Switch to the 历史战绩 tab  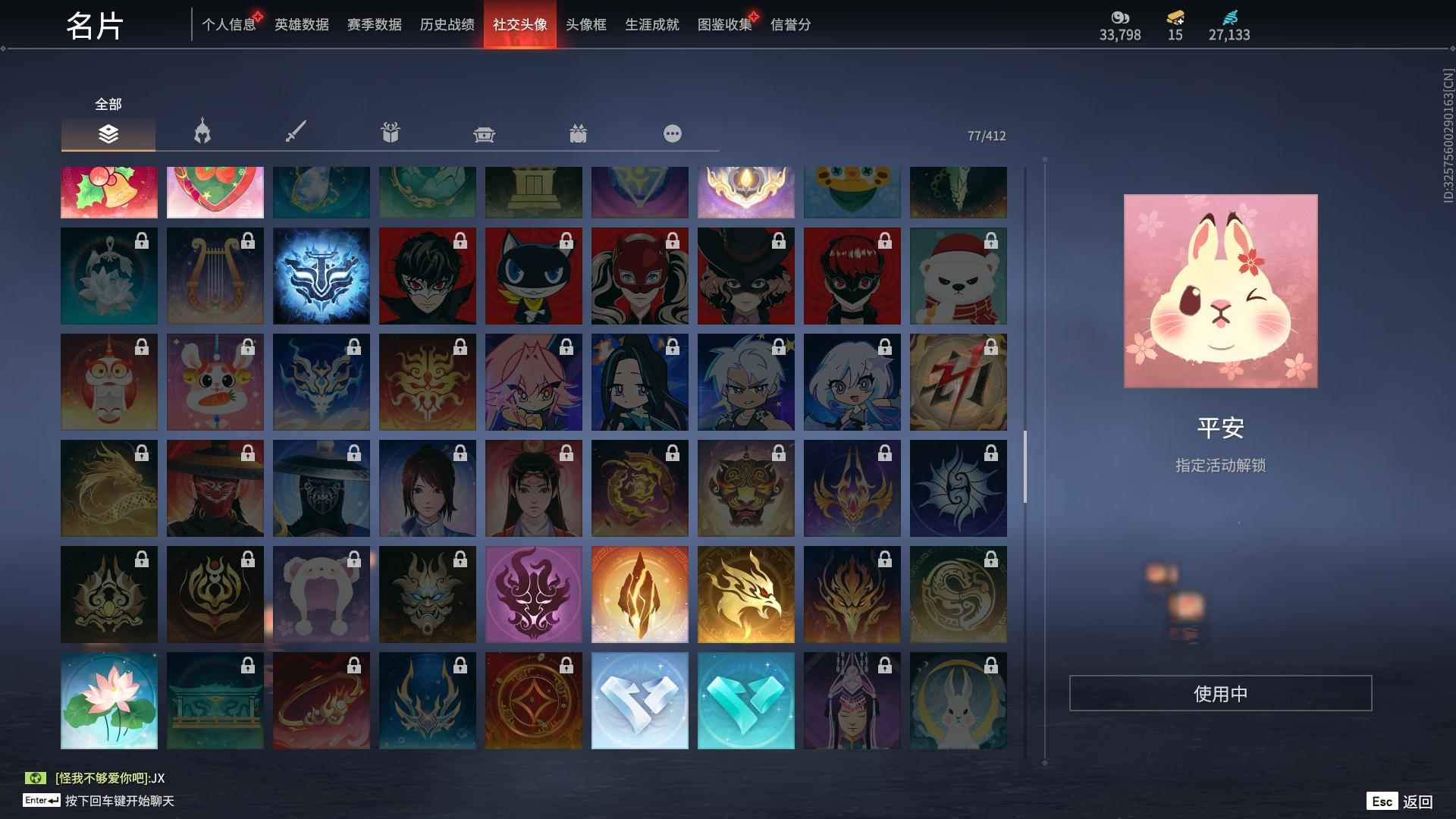[x=446, y=24]
